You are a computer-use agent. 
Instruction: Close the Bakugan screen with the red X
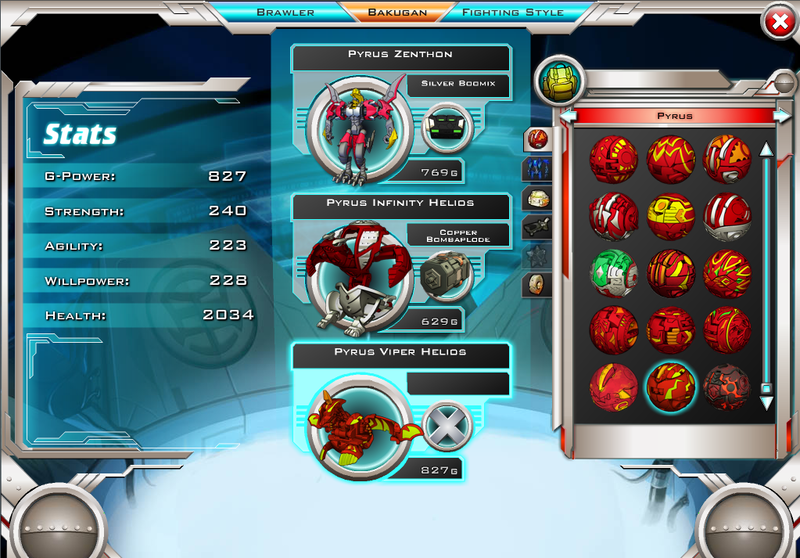pyautogui.click(x=779, y=21)
